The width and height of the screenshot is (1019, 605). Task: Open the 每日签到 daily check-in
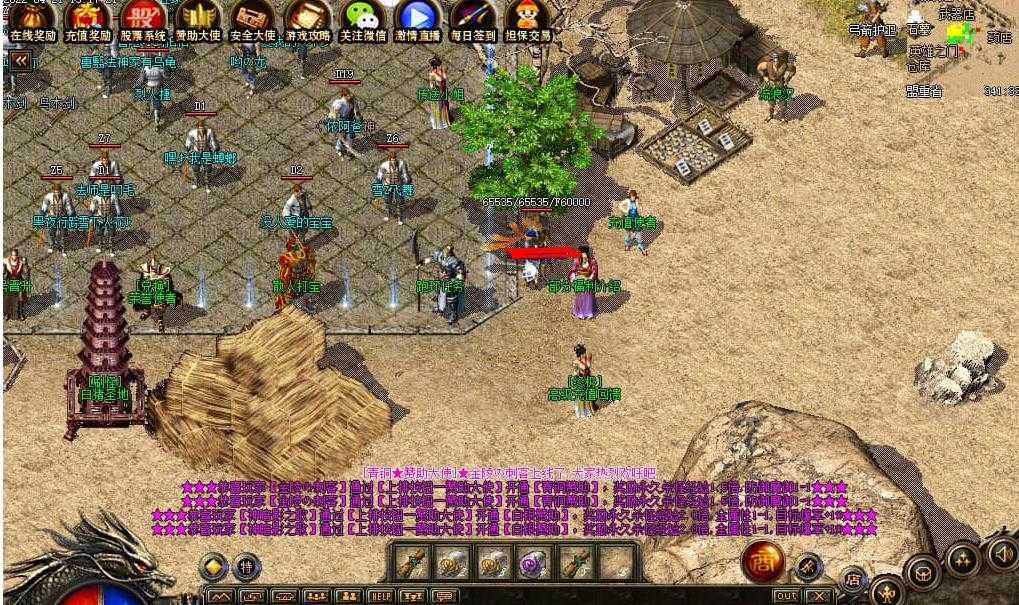473,20
